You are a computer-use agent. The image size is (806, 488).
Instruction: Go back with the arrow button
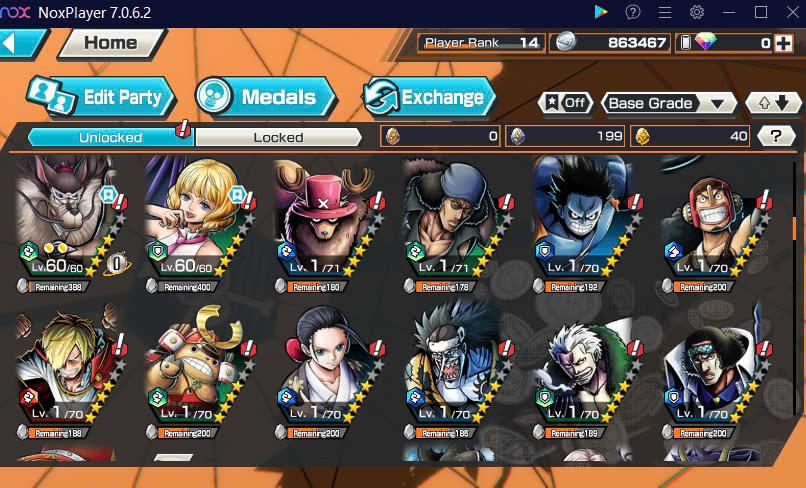[x=22, y=43]
